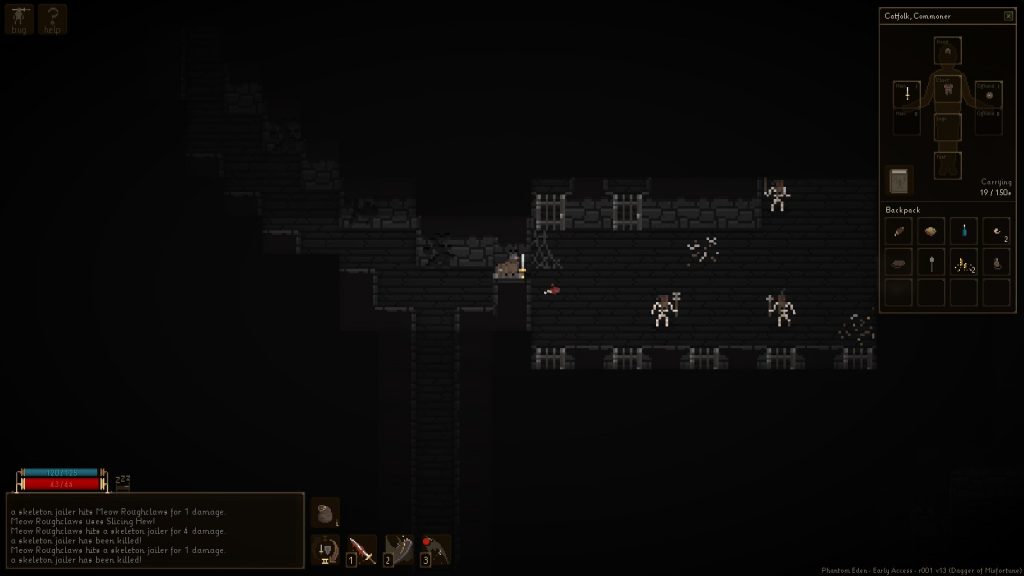Select the equipped chest armor slot
This screenshot has width=1024, height=576.
pos(946,89)
